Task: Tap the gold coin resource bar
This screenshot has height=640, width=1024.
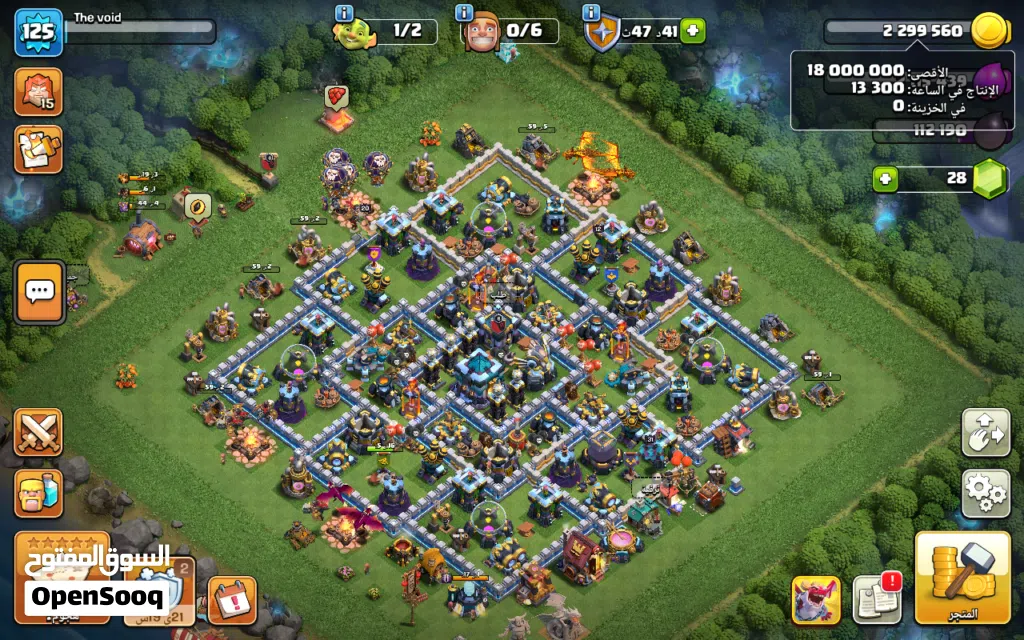Action: [x=920, y=31]
